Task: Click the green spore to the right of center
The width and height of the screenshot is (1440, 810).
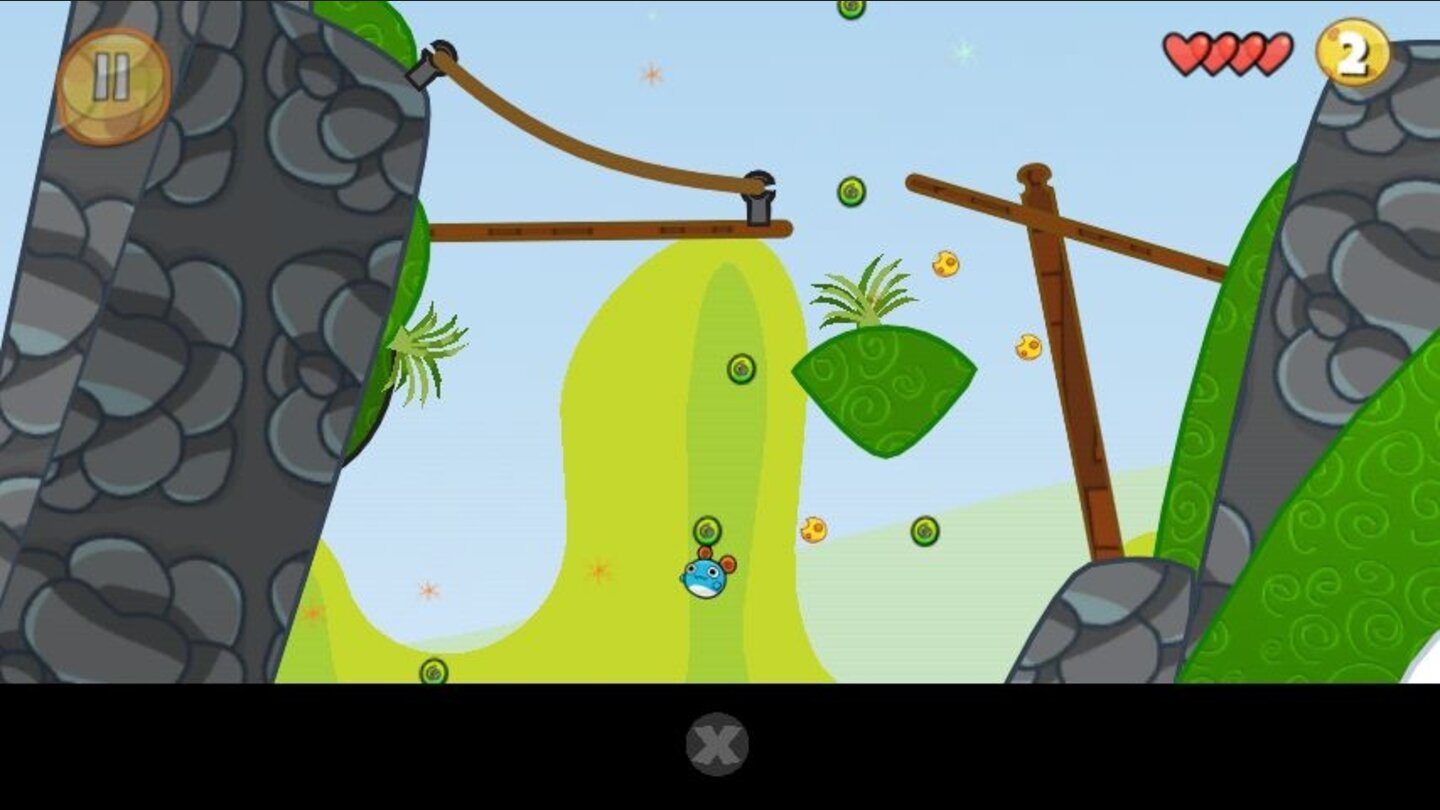Action: pyautogui.click(x=925, y=531)
